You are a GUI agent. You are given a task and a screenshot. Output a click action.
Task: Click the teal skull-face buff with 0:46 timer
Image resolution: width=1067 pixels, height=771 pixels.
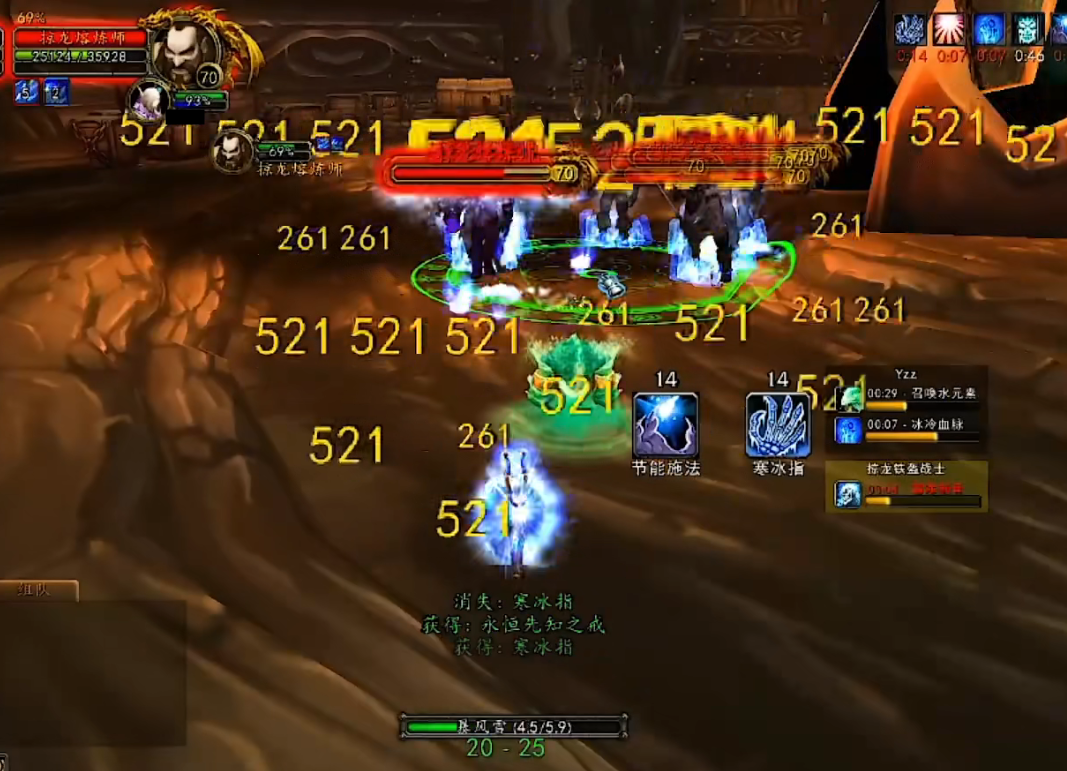[1029, 29]
